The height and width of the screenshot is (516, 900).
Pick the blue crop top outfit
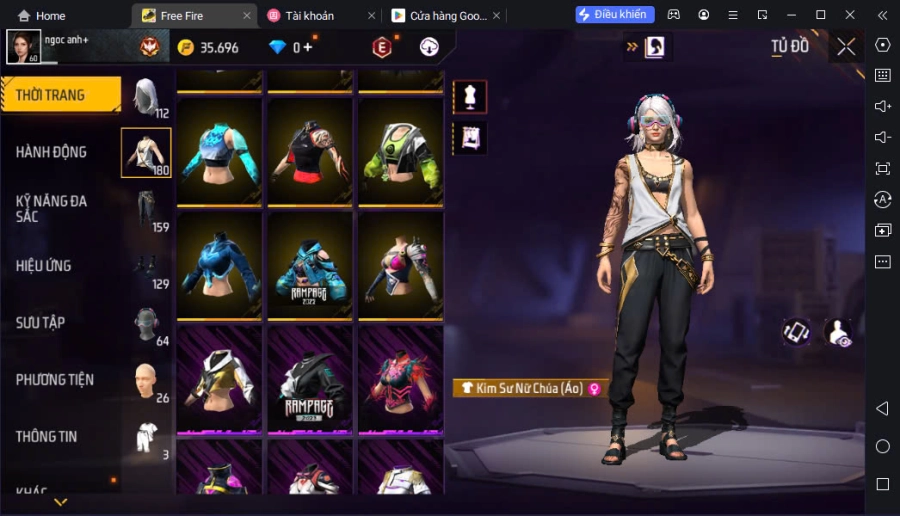coord(220,152)
